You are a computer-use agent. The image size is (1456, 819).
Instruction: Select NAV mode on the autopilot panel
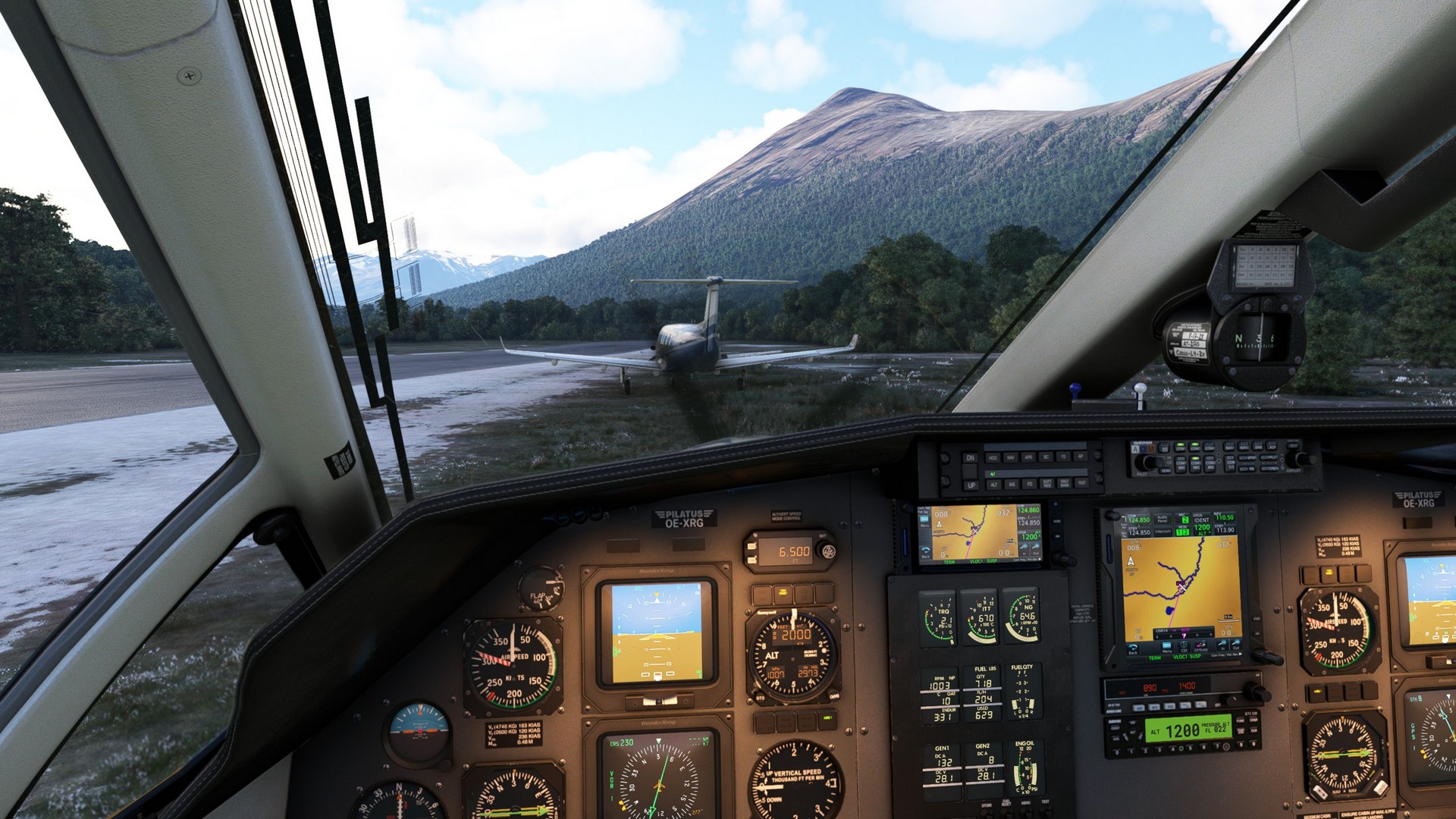[x=1010, y=457]
